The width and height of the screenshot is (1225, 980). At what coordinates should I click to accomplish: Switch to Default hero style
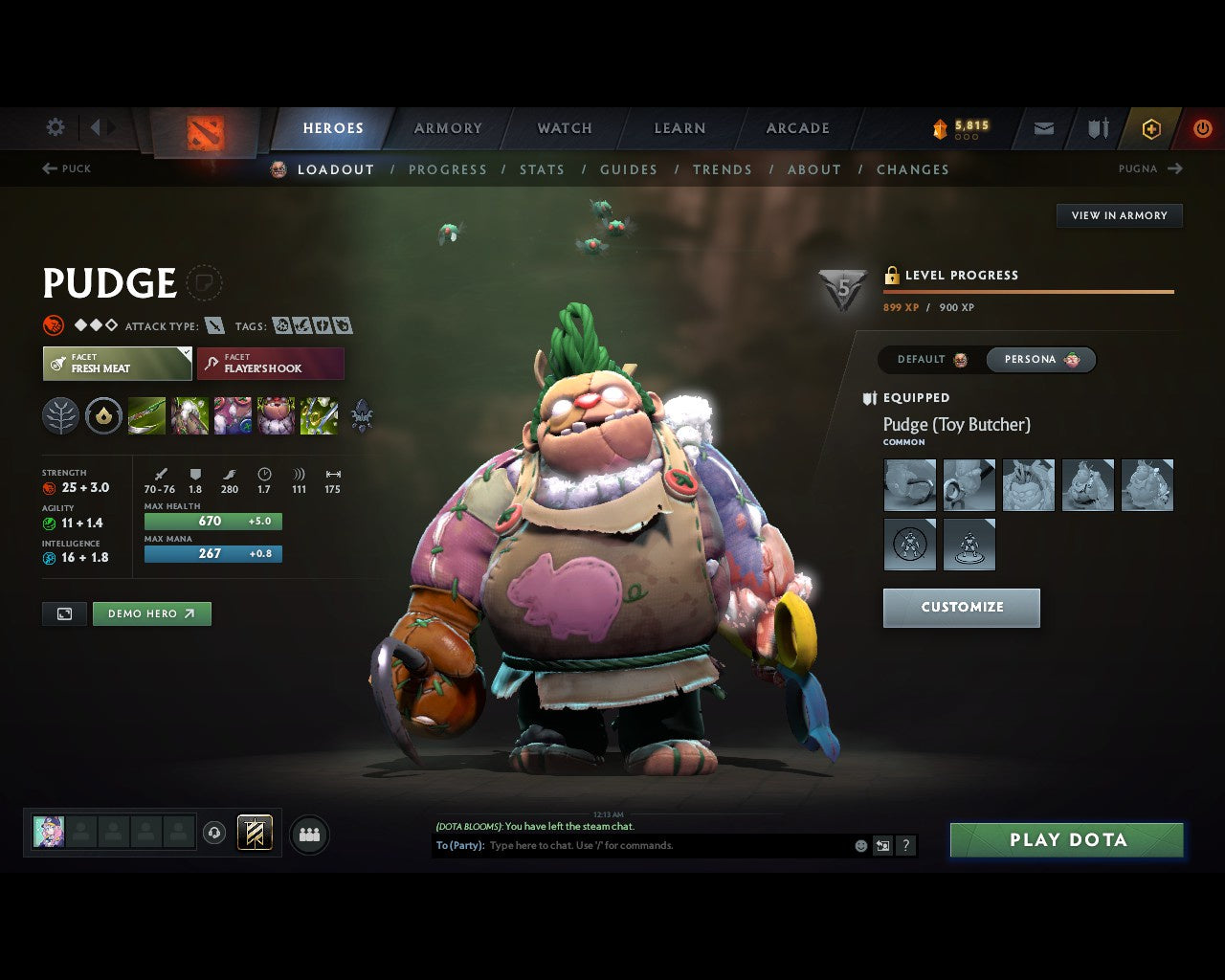pyautogui.click(x=932, y=360)
